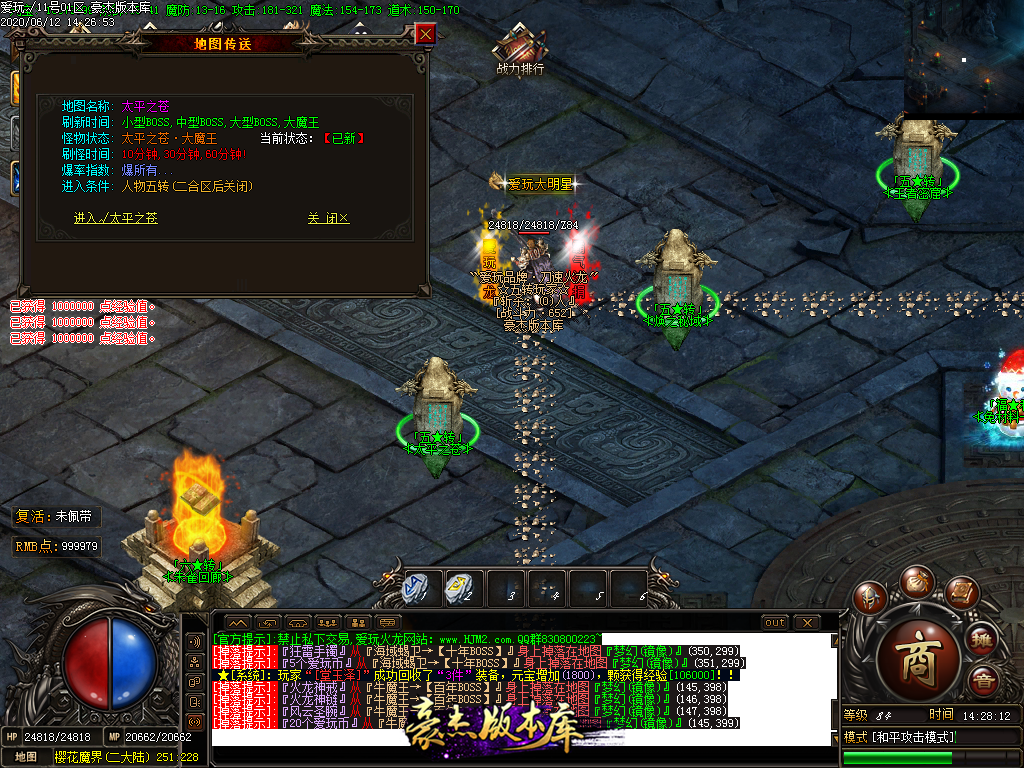Select the first hotbar skill slot

tap(416, 588)
